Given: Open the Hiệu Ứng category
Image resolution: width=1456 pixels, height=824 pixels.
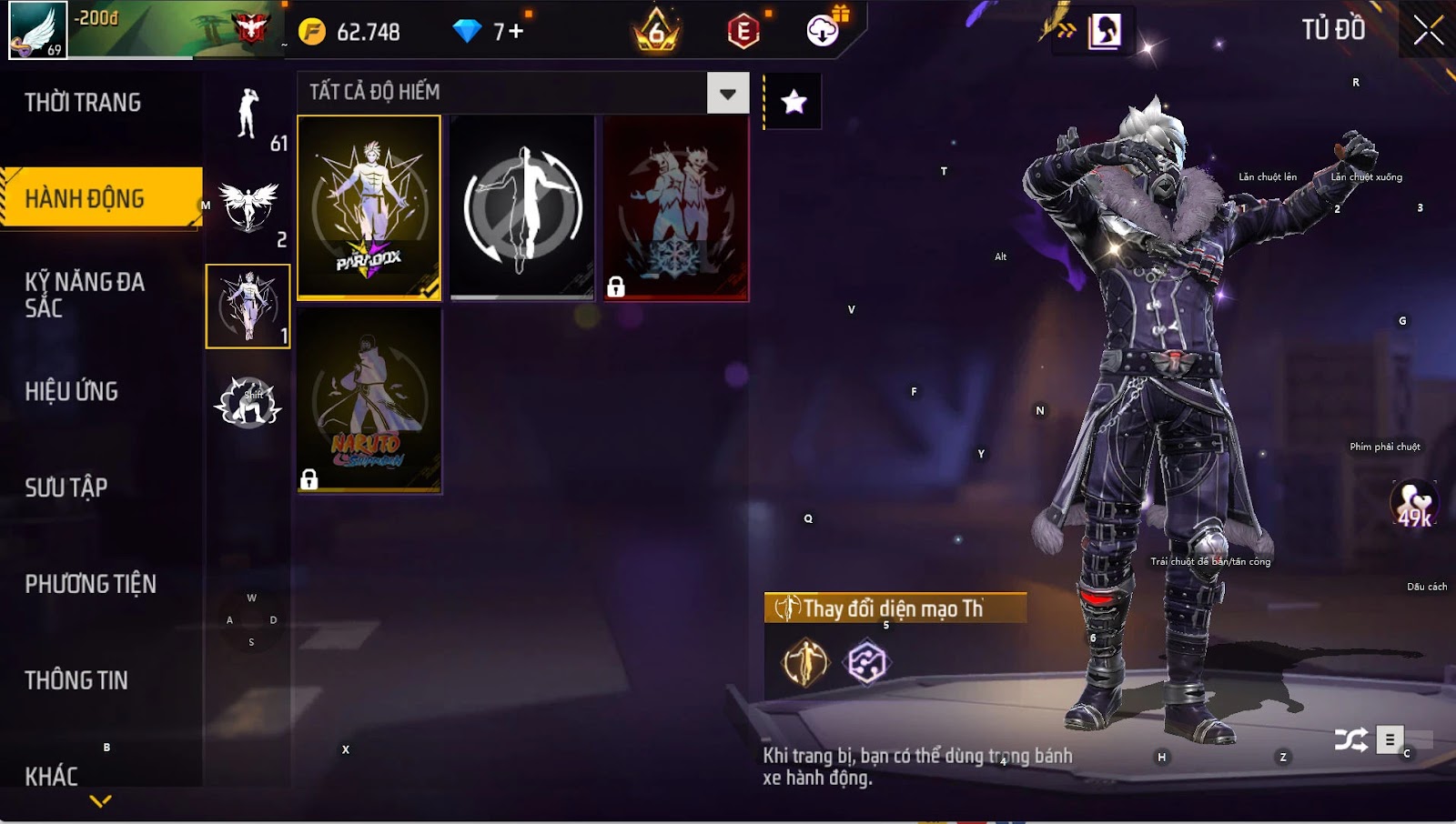Looking at the screenshot, I should tap(72, 391).
